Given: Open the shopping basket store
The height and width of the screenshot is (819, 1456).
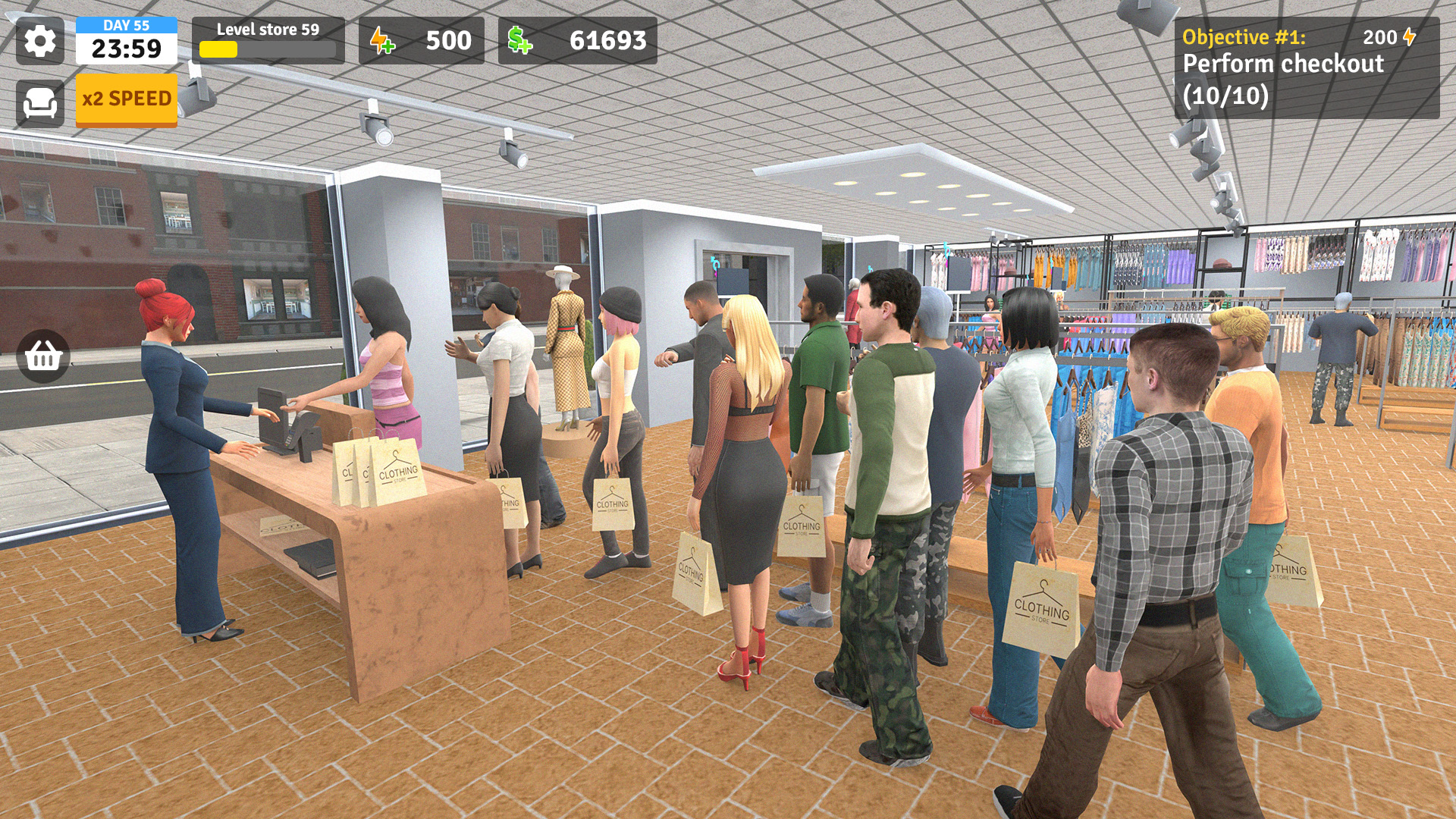Looking at the screenshot, I should 43,356.
